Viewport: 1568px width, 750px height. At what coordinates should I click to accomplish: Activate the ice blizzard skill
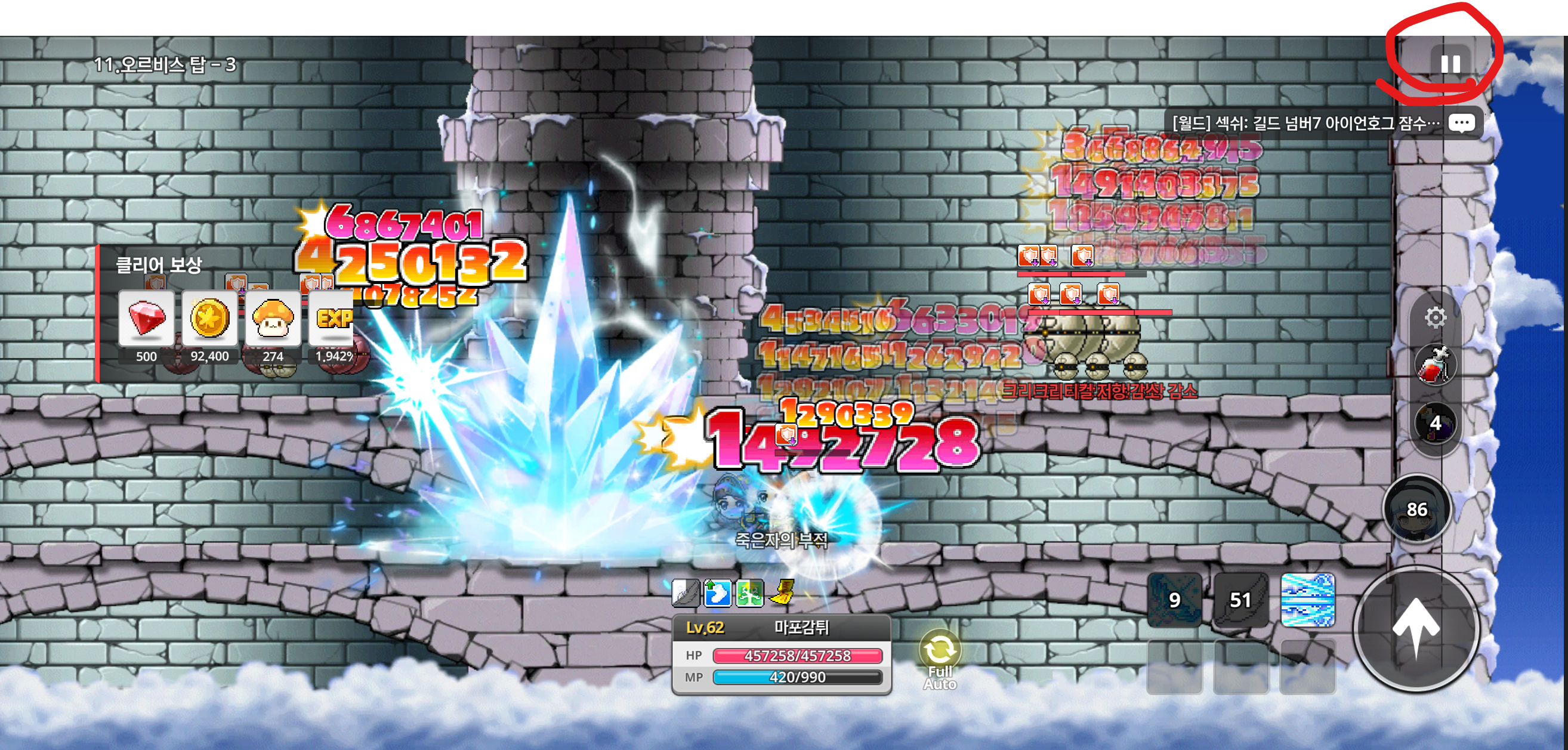1307,600
